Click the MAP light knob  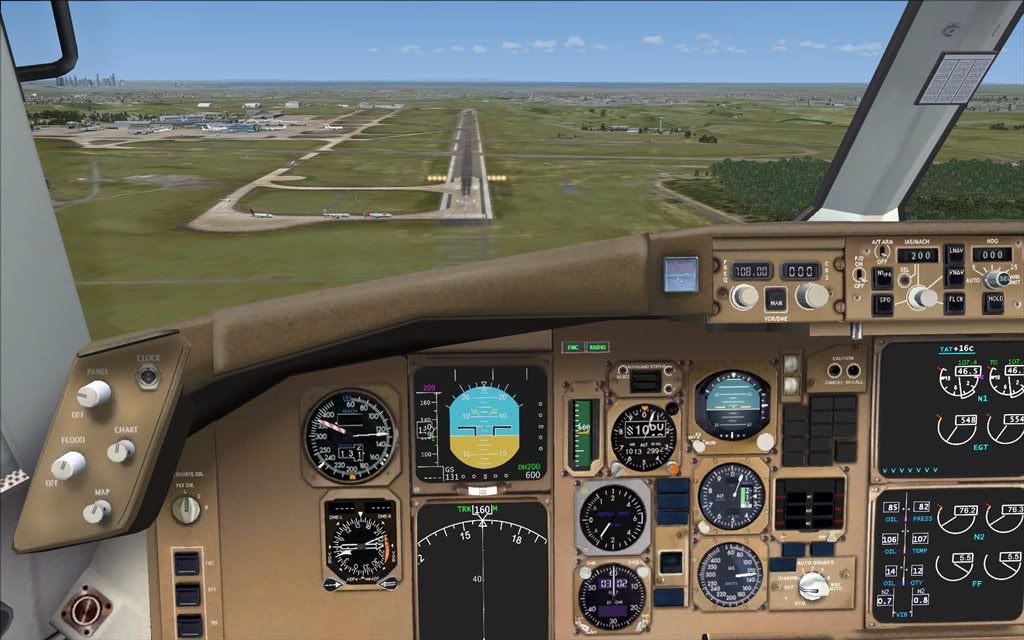(x=97, y=512)
